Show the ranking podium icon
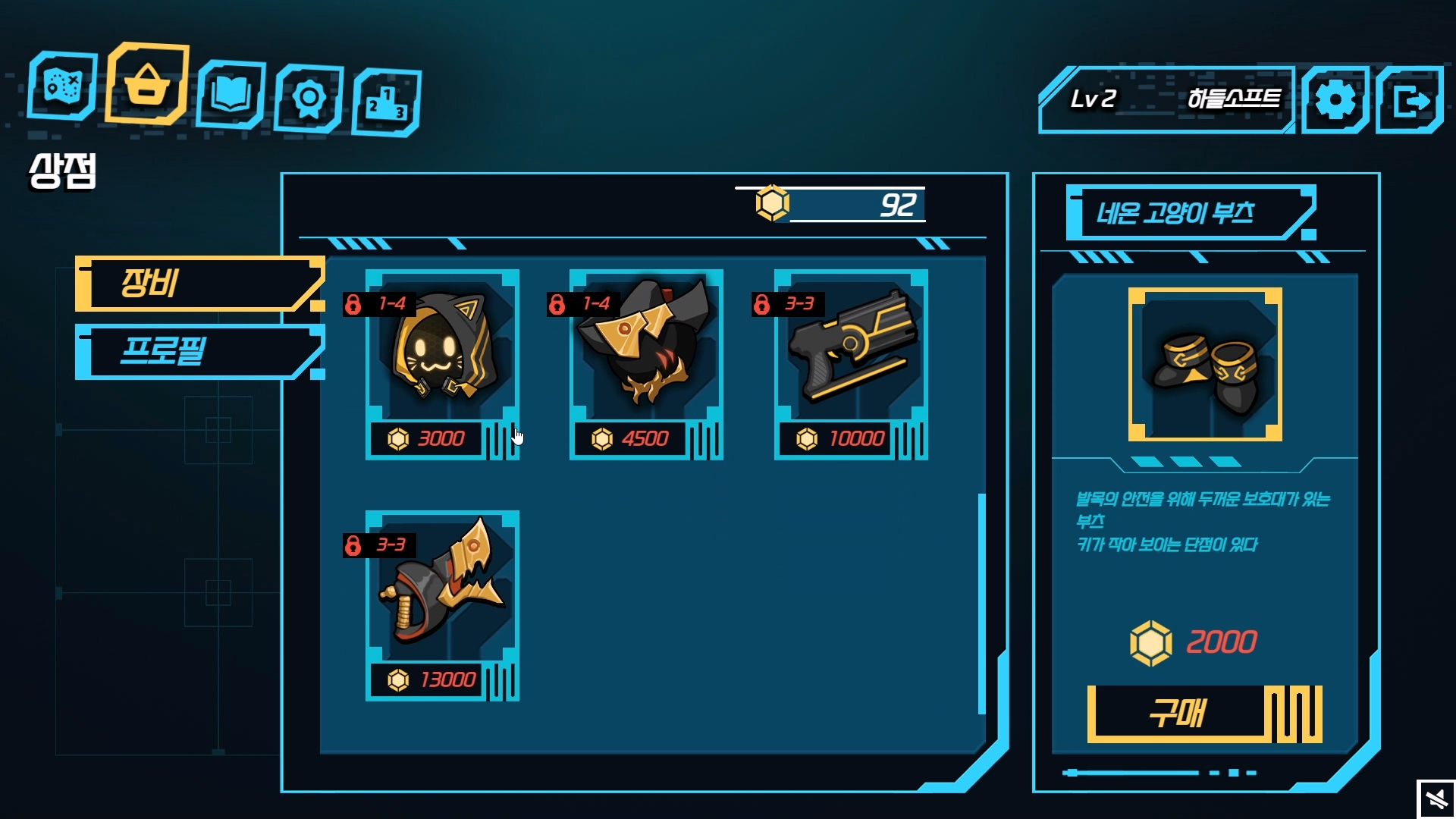Image resolution: width=1456 pixels, height=819 pixels. pyautogui.click(x=387, y=103)
